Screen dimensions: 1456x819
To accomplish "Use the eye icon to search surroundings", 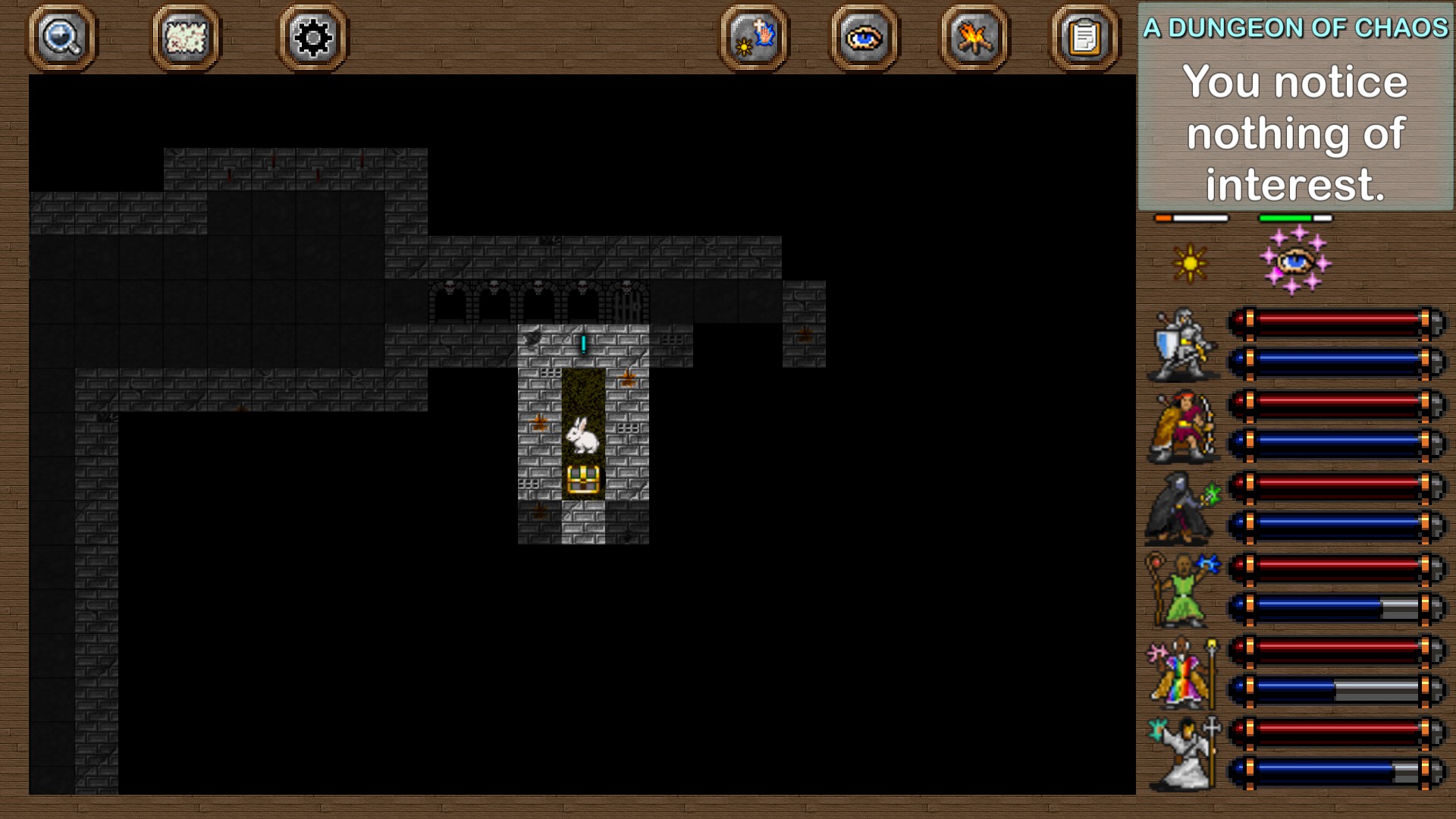I will point(864,39).
